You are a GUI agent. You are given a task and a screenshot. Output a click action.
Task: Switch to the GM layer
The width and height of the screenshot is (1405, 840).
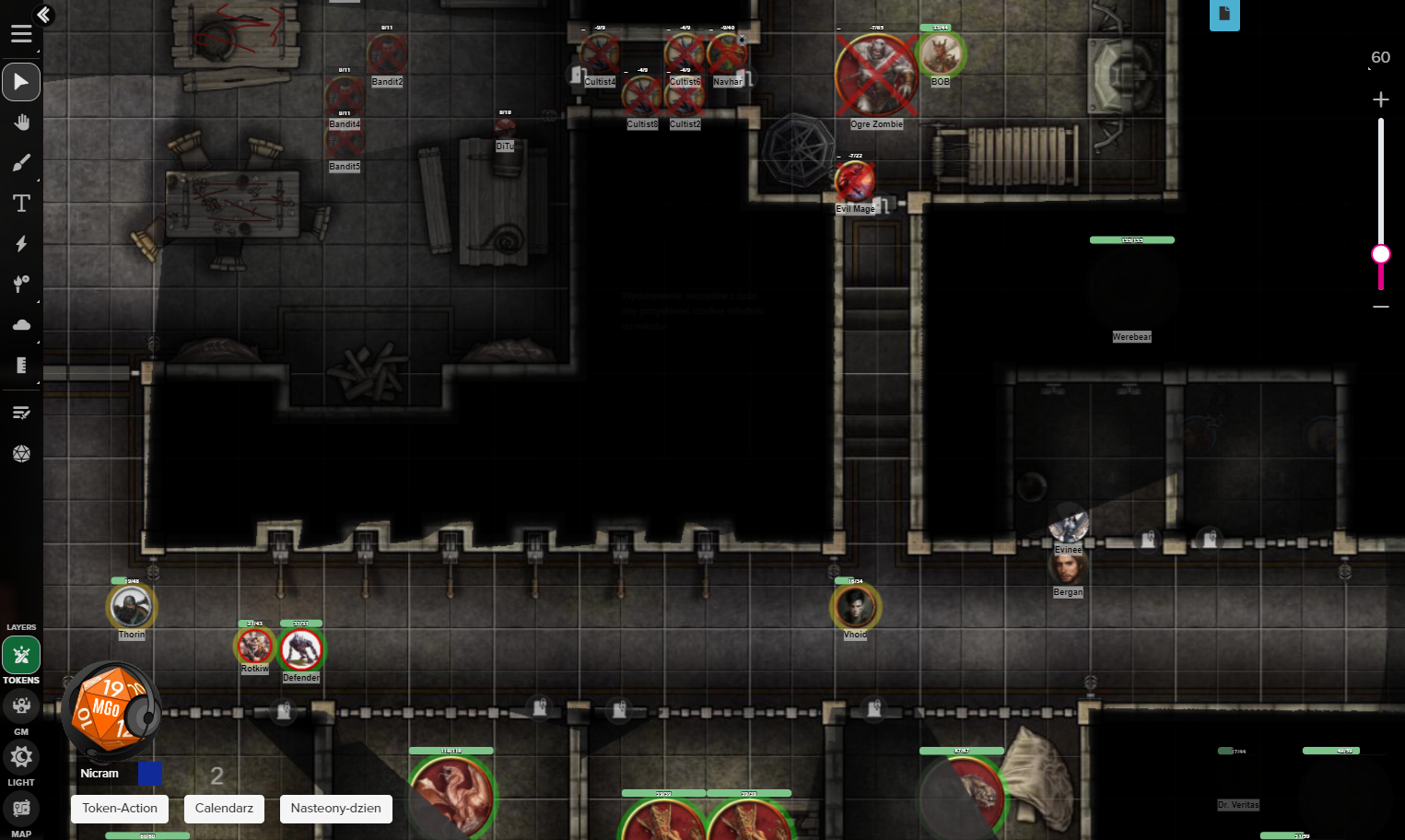point(21,706)
